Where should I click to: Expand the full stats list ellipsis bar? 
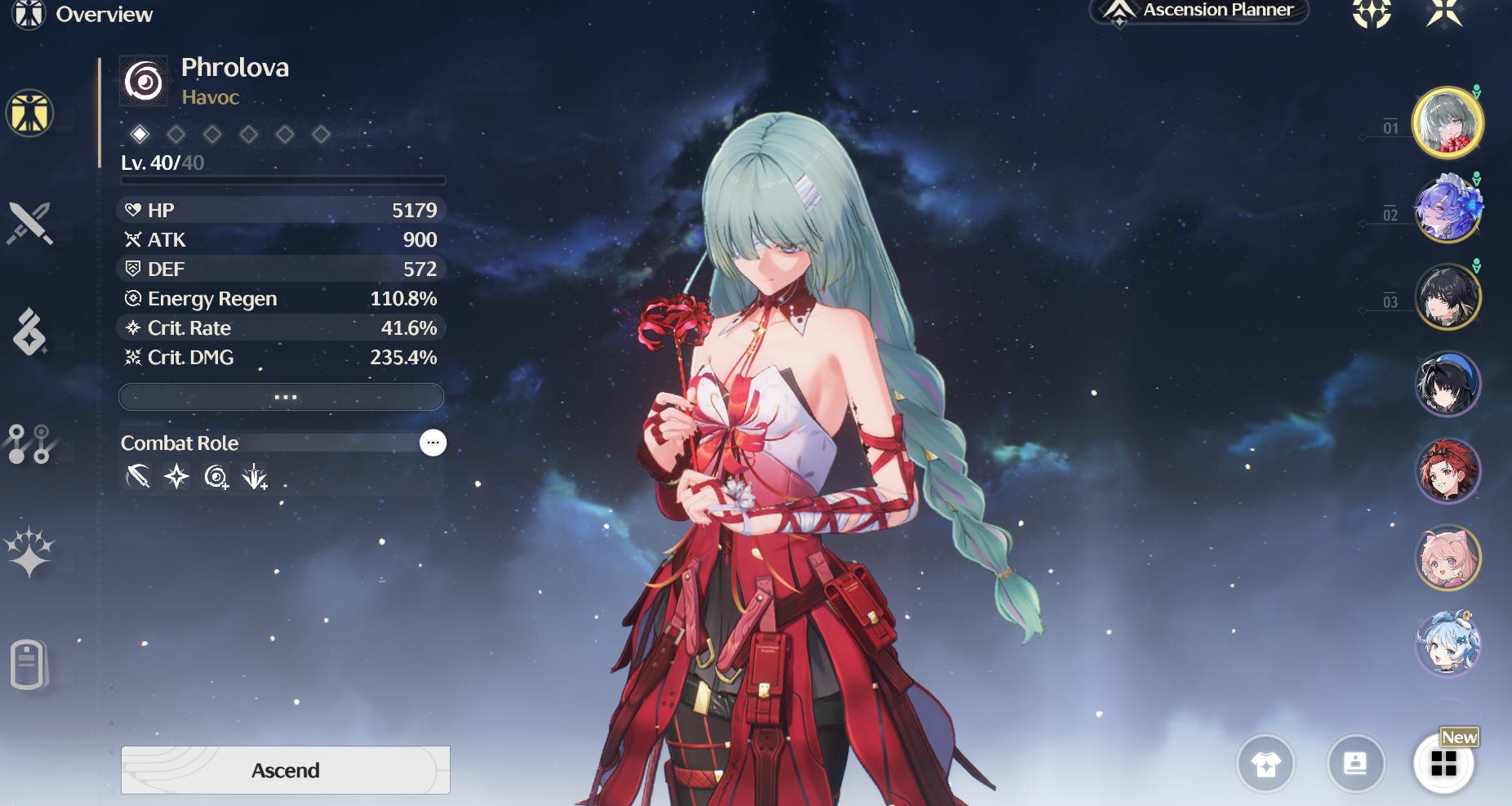point(282,397)
